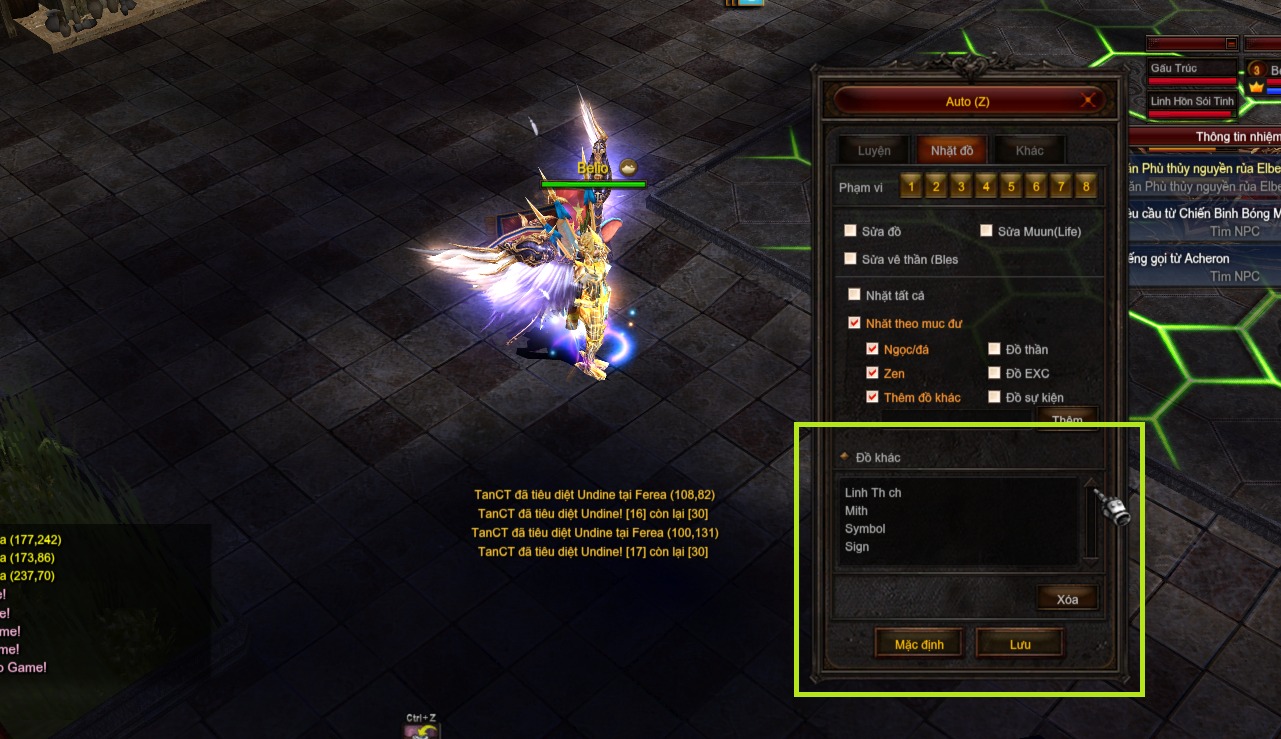Enable Đồ thần pickup

(x=995, y=349)
